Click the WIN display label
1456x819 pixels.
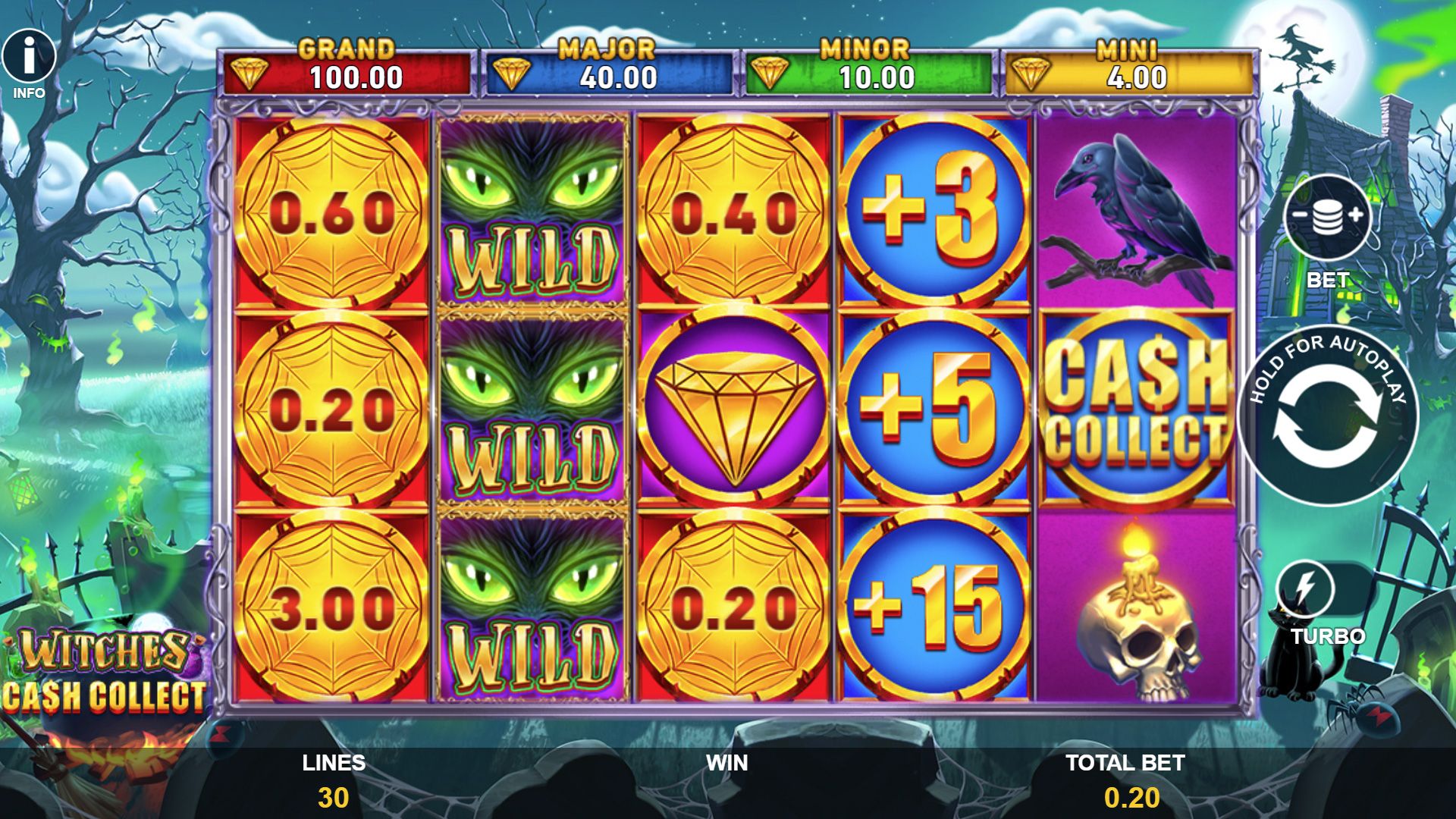726,762
